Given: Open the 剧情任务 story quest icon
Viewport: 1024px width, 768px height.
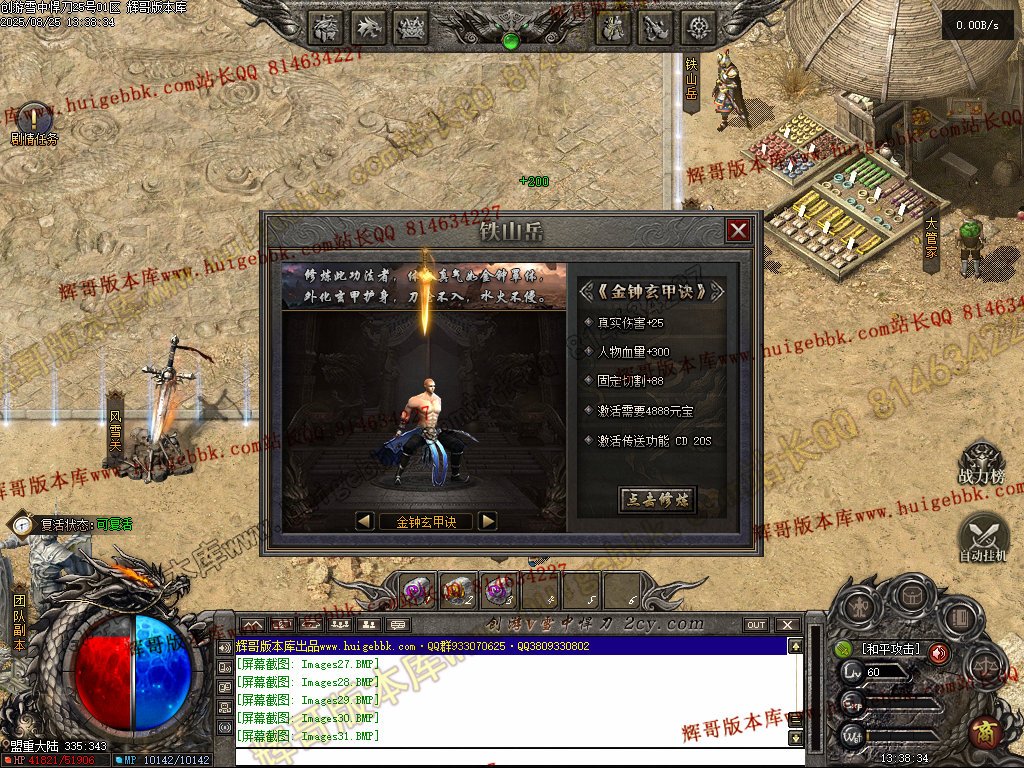Looking at the screenshot, I should click(x=33, y=118).
